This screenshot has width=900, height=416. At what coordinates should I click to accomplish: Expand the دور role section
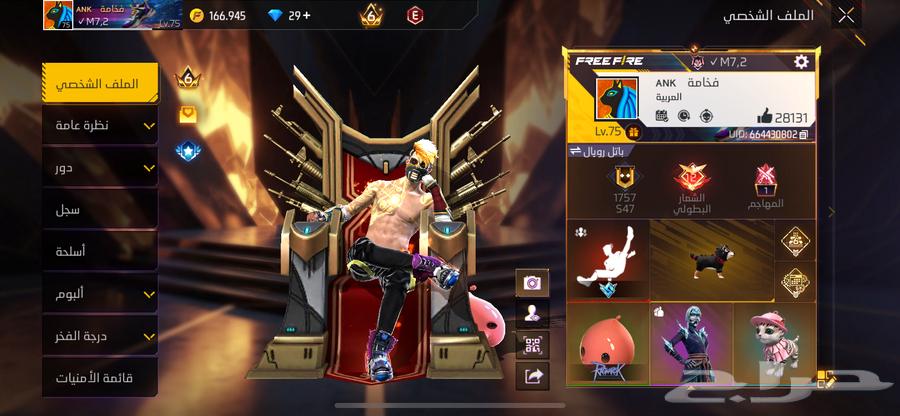100,167
